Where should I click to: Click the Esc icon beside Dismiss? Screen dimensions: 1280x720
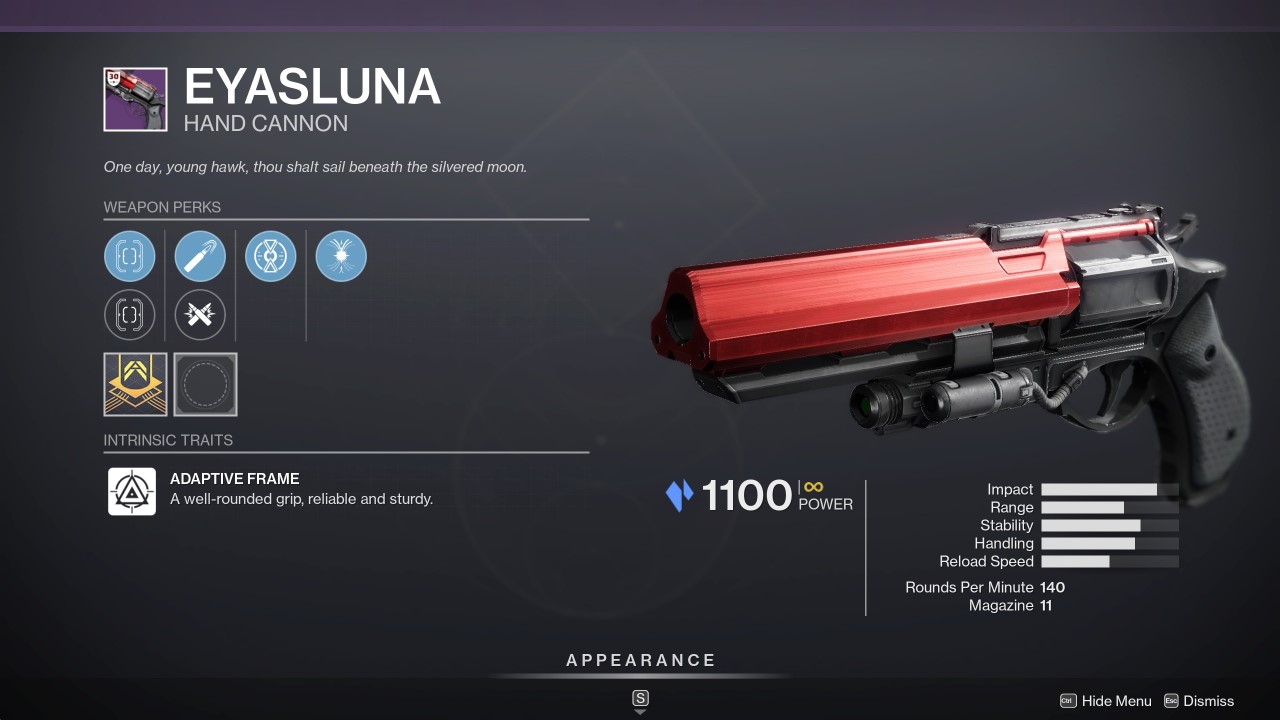[1173, 701]
